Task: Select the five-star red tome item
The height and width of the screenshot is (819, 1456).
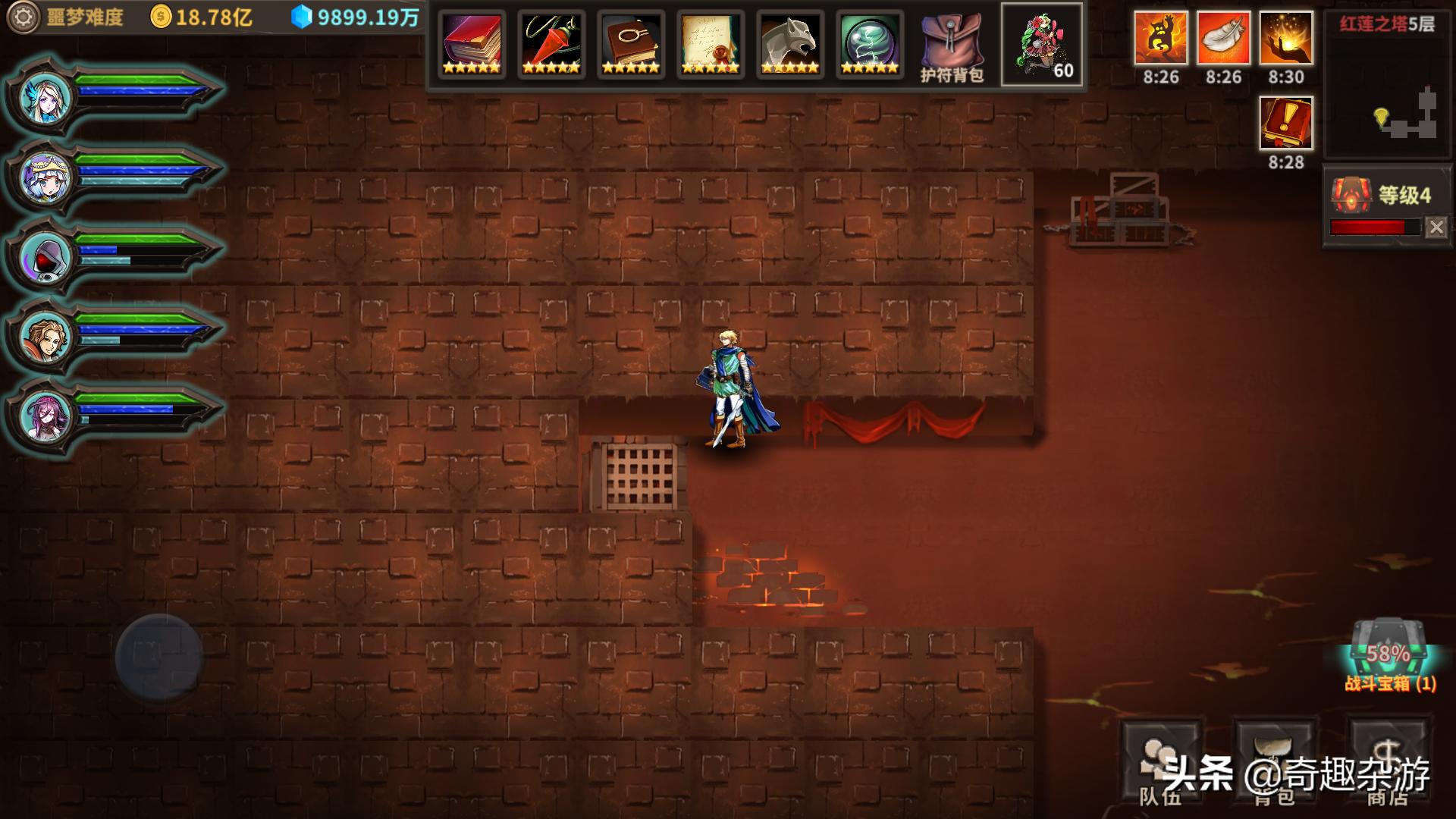Action: (472, 43)
